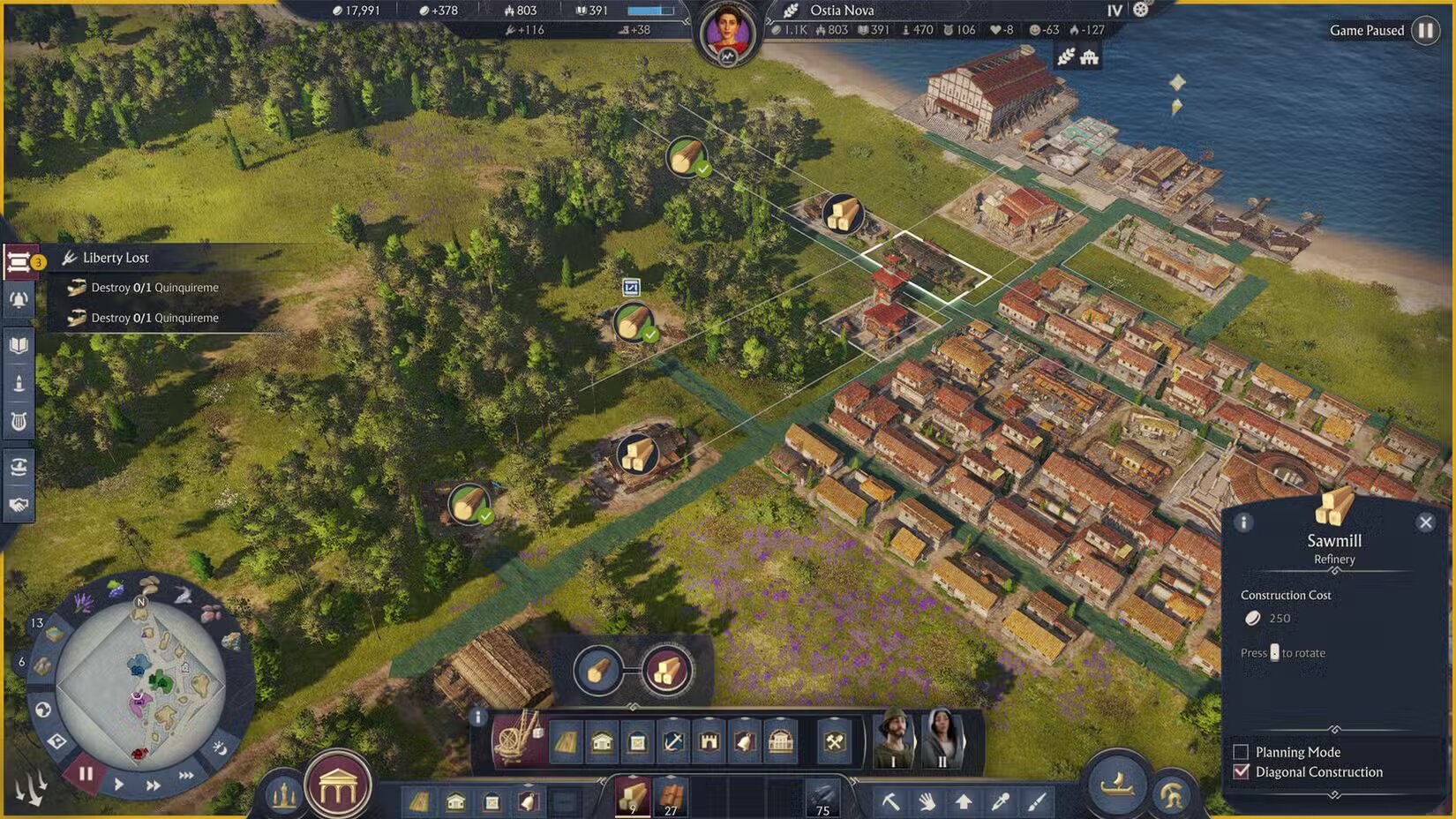This screenshot has height=819, width=1456.
Task: Select the harbor anchor construction category
Action: click(672, 742)
